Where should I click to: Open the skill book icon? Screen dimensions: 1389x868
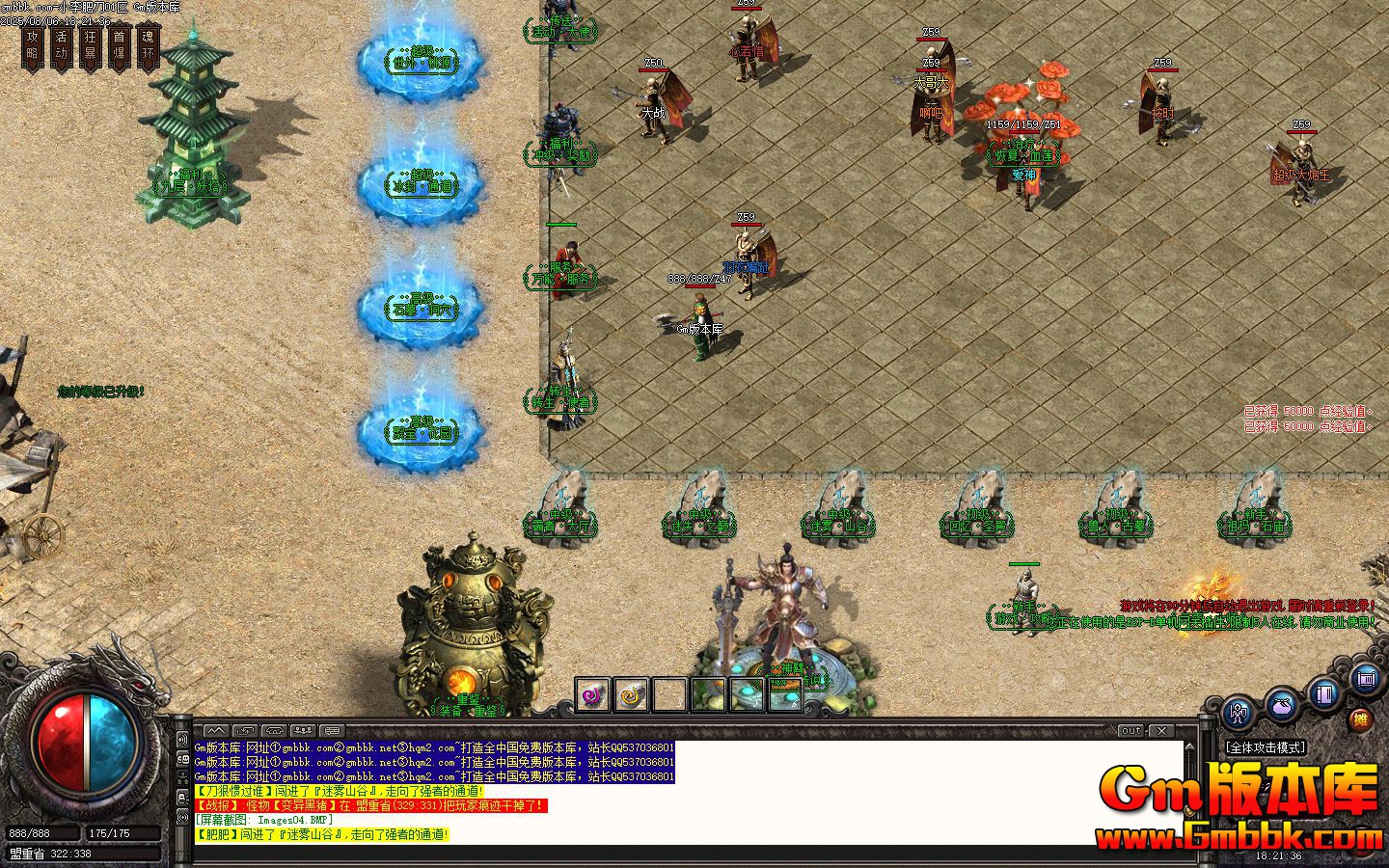coord(1323,695)
